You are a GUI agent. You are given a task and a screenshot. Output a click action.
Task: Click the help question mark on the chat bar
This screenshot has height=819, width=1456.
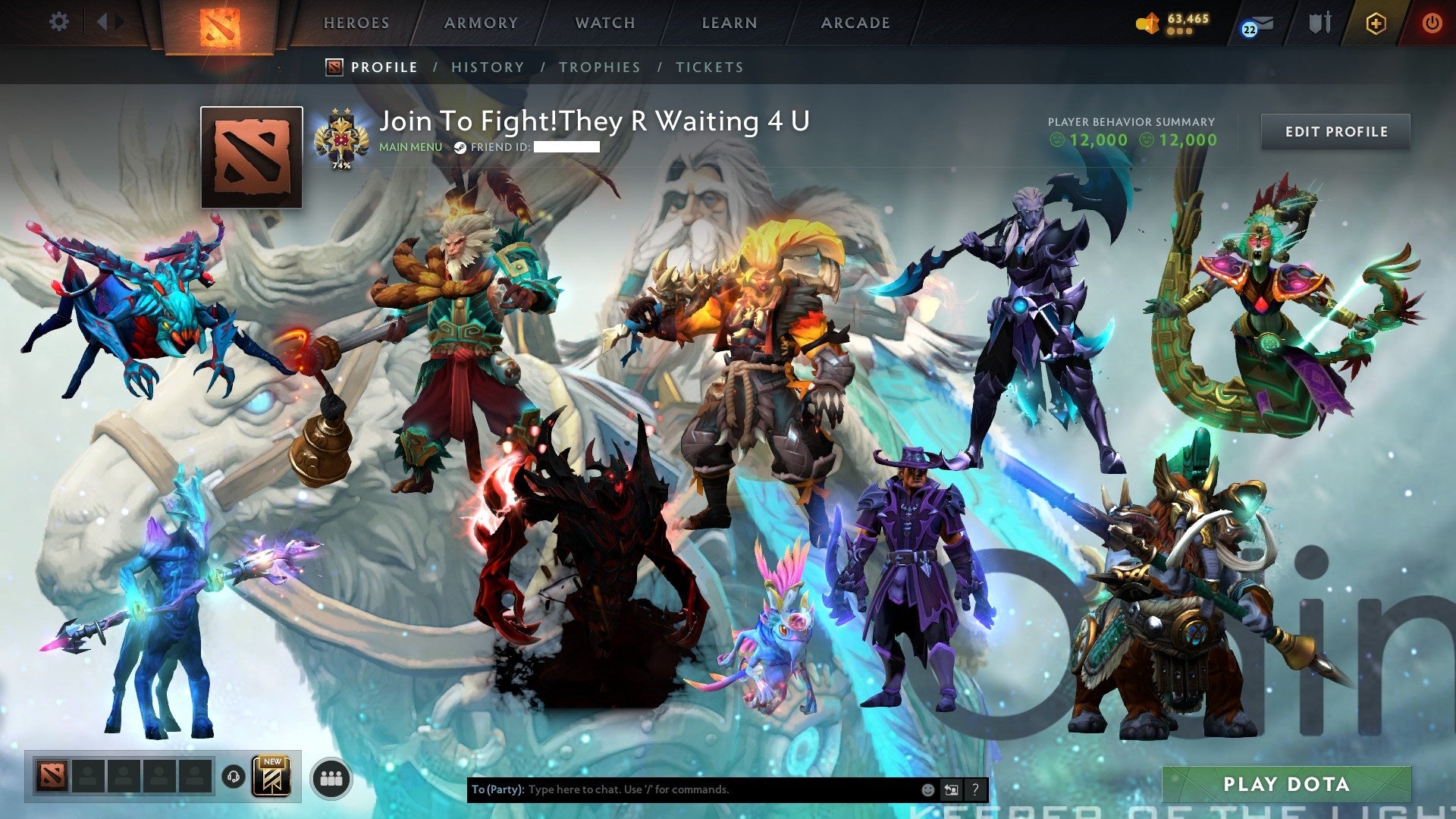[974, 789]
